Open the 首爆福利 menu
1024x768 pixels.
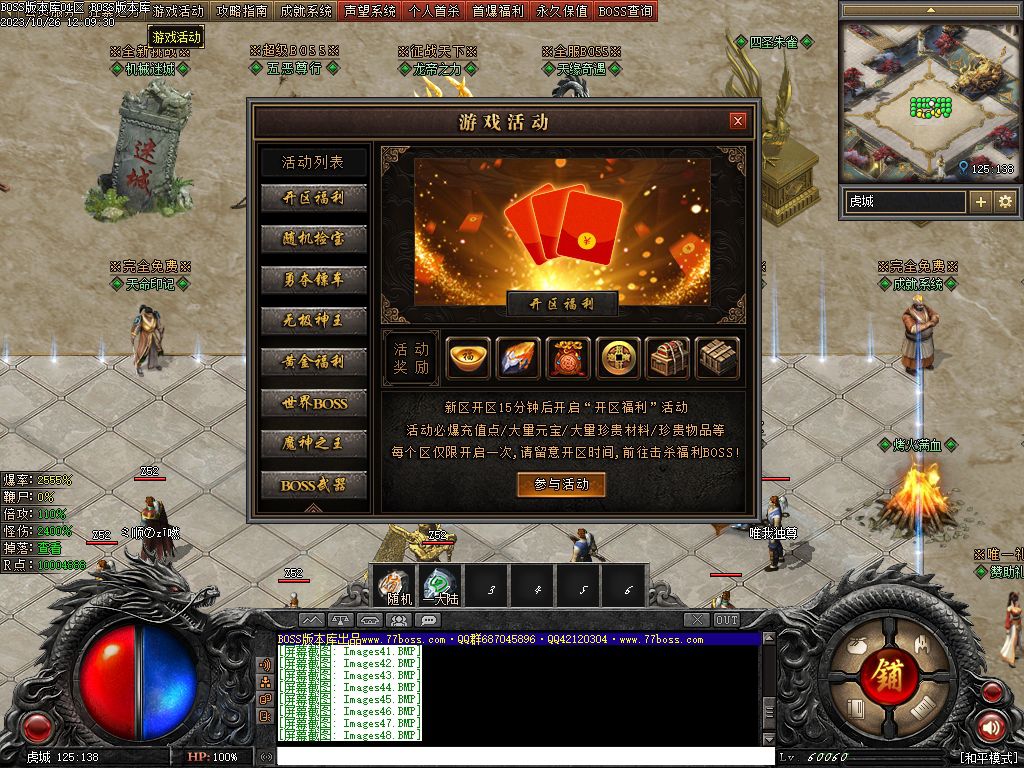point(498,11)
